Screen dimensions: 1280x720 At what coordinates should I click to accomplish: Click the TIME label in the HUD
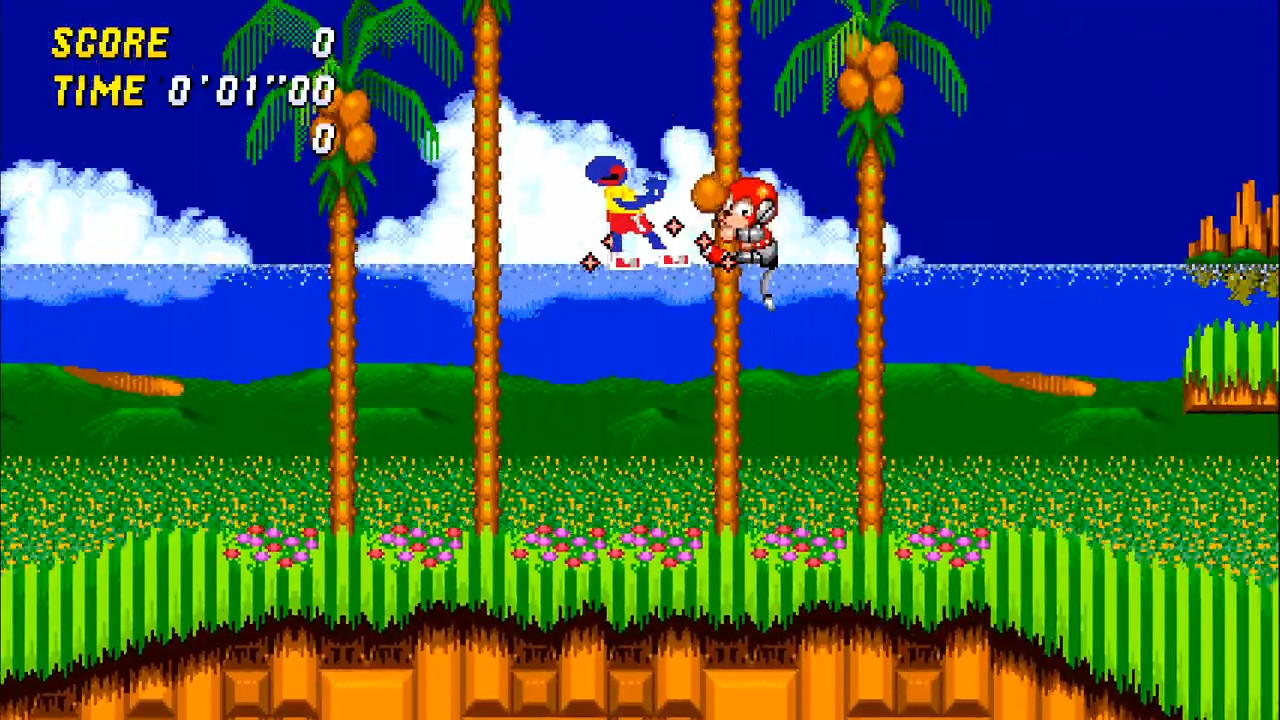(100, 90)
